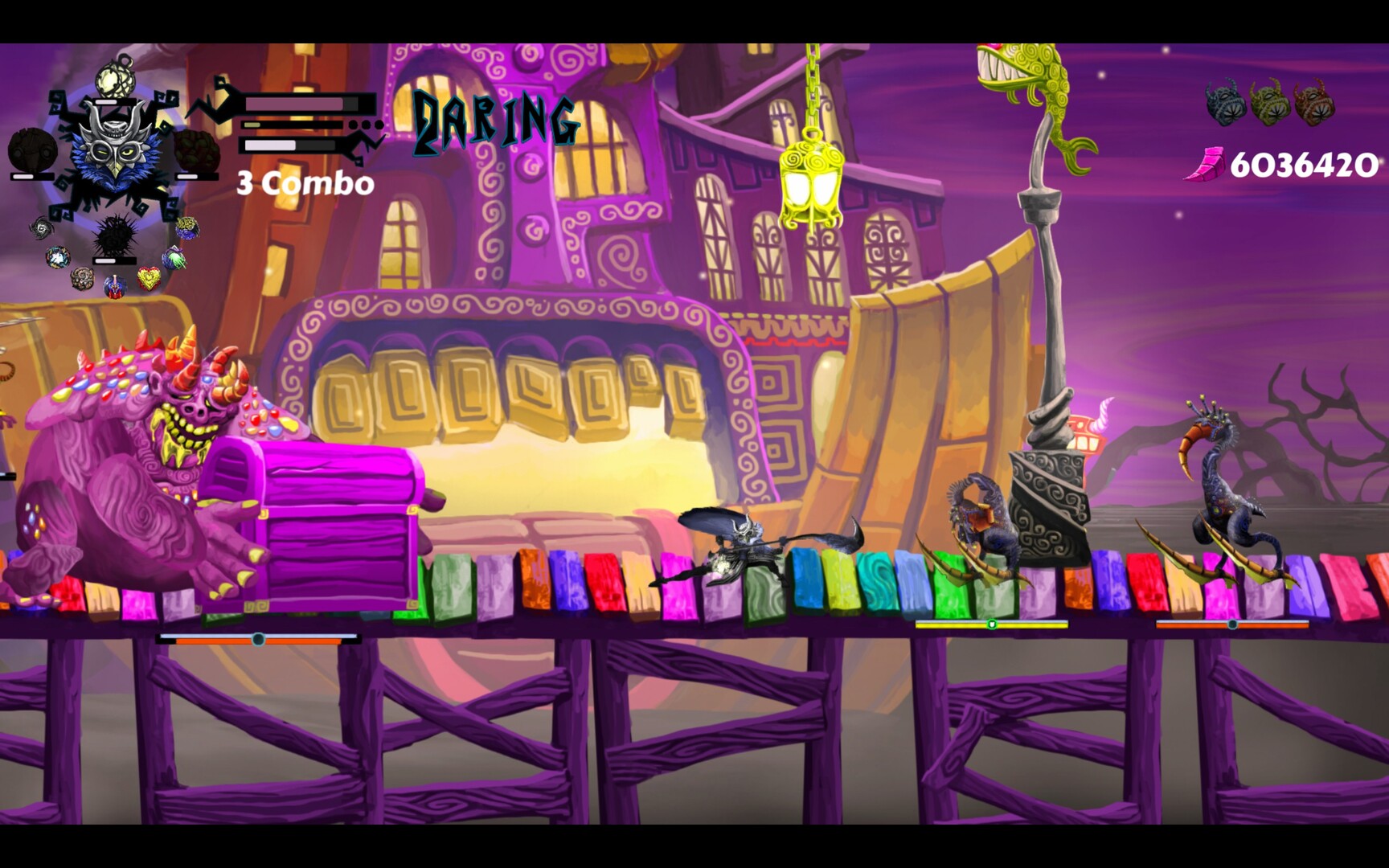The width and height of the screenshot is (1389, 868).
Task: Select the yellow-topped purple orb charm
Action: pos(186,228)
